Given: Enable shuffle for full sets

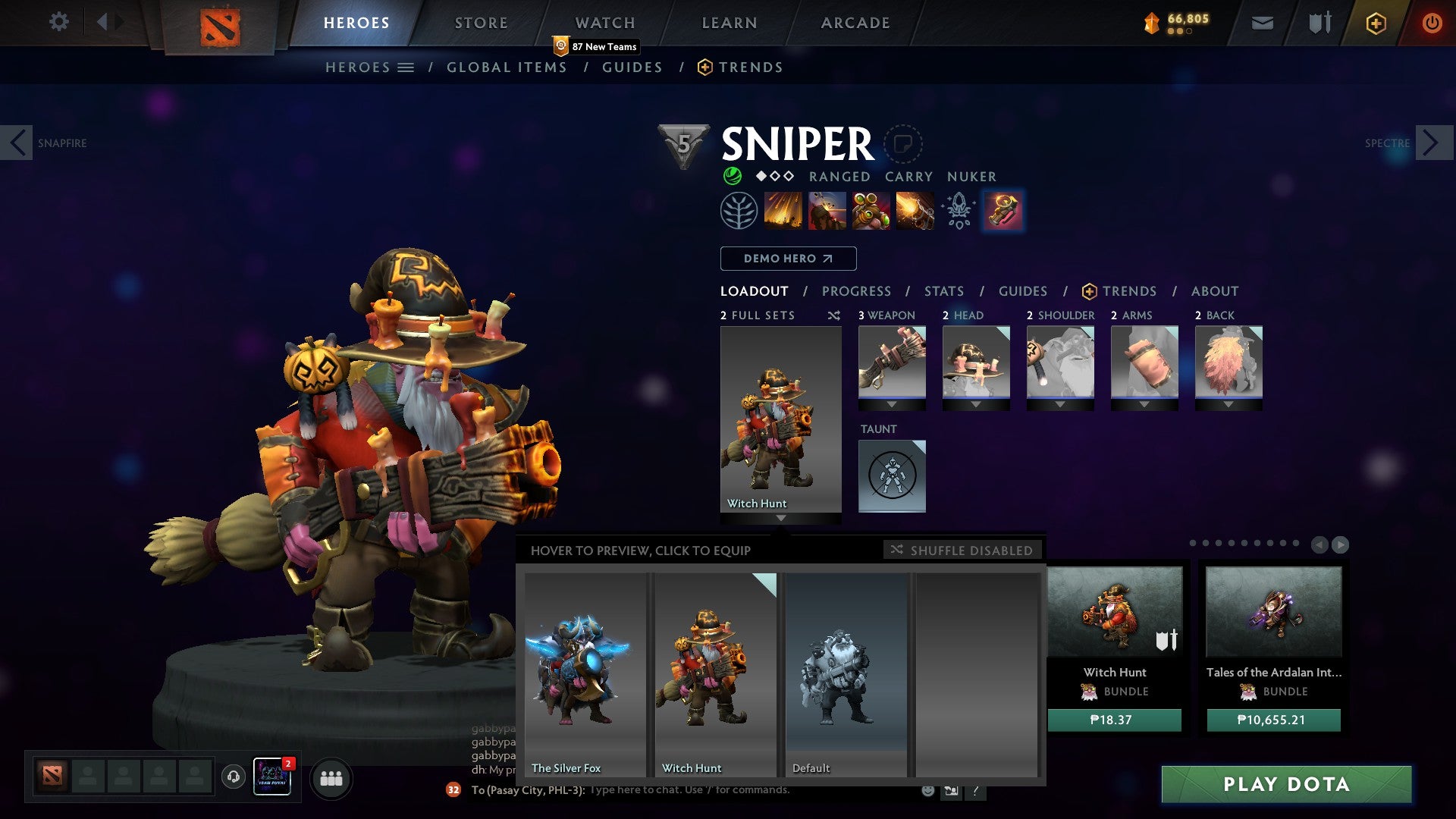Looking at the screenshot, I should pos(833,315).
